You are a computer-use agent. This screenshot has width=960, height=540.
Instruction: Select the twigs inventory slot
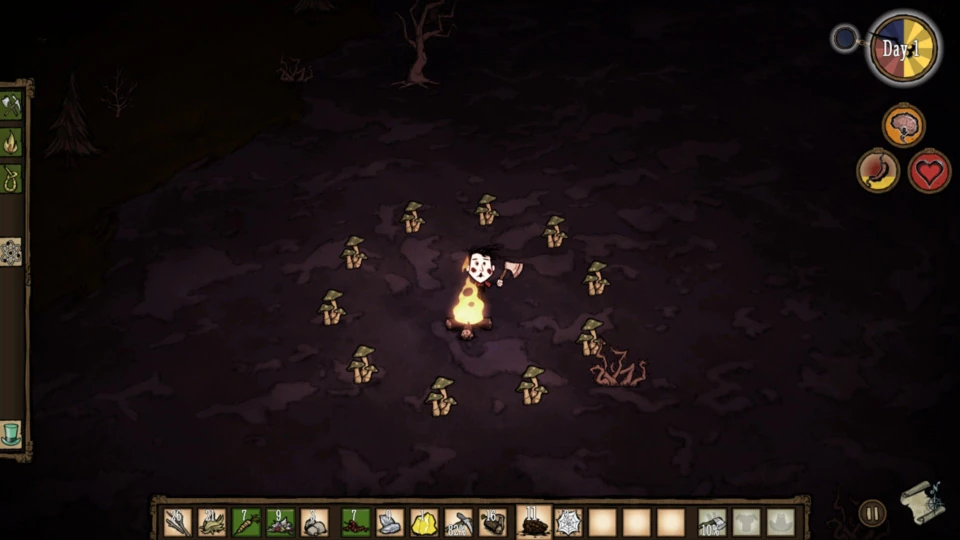click(178, 522)
